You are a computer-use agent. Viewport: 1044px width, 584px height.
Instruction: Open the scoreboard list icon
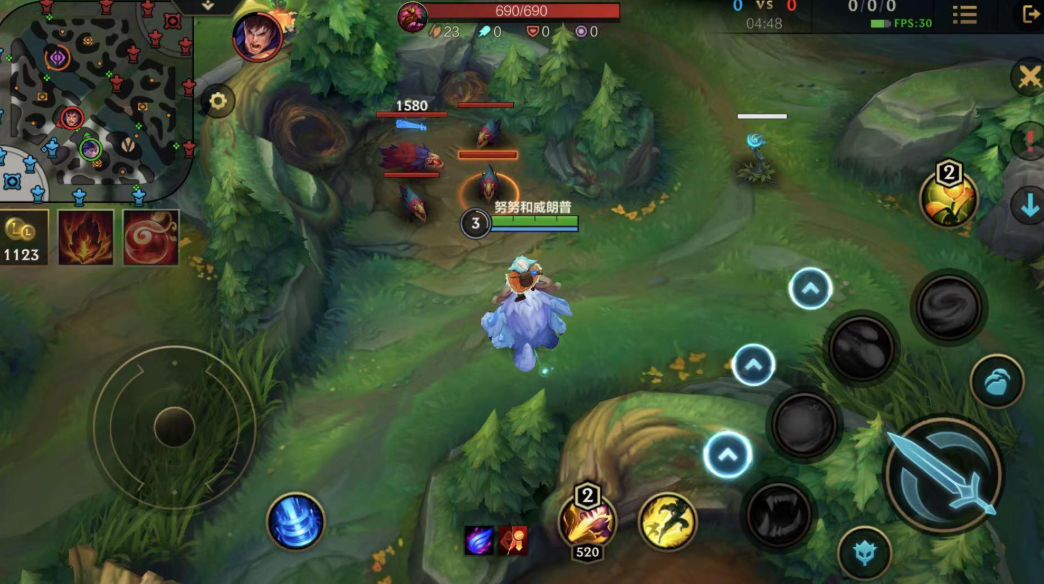[x=965, y=15]
